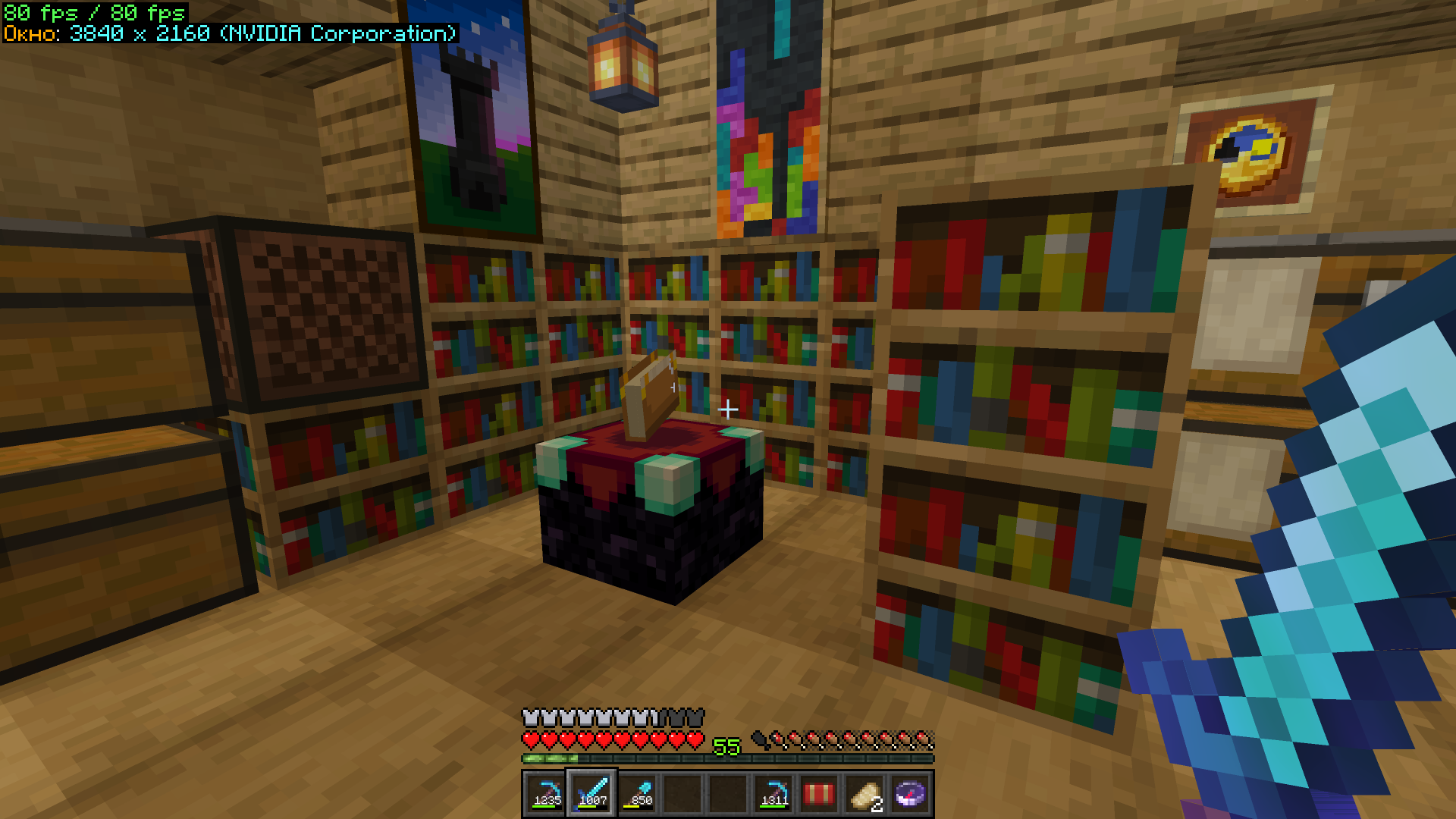Select the diamond pickaxe with 1311 durability

(773, 794)
